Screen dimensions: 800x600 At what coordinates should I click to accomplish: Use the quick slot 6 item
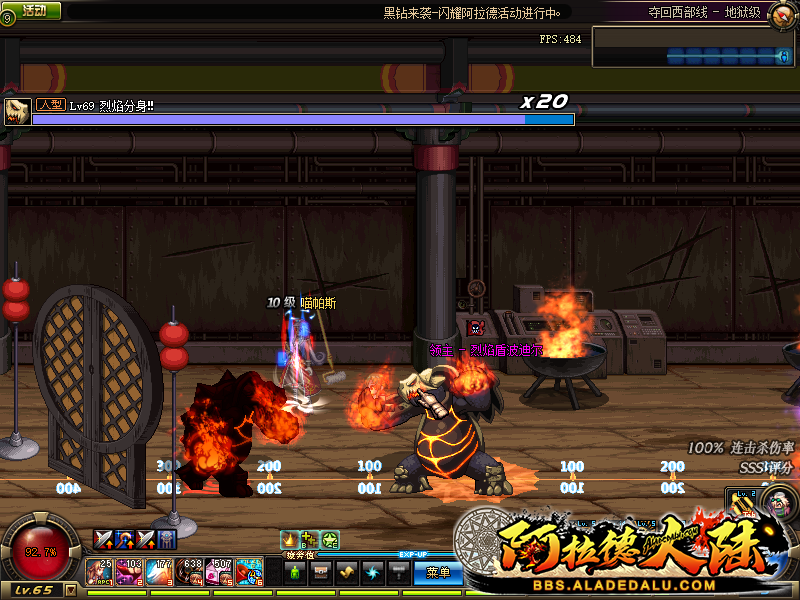coord(249,573)
